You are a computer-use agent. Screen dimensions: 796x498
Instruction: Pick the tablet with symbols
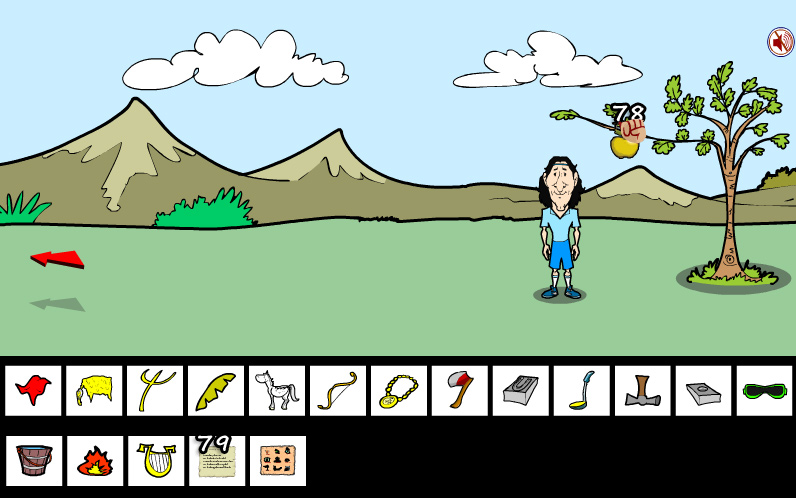tap(277, 460)
